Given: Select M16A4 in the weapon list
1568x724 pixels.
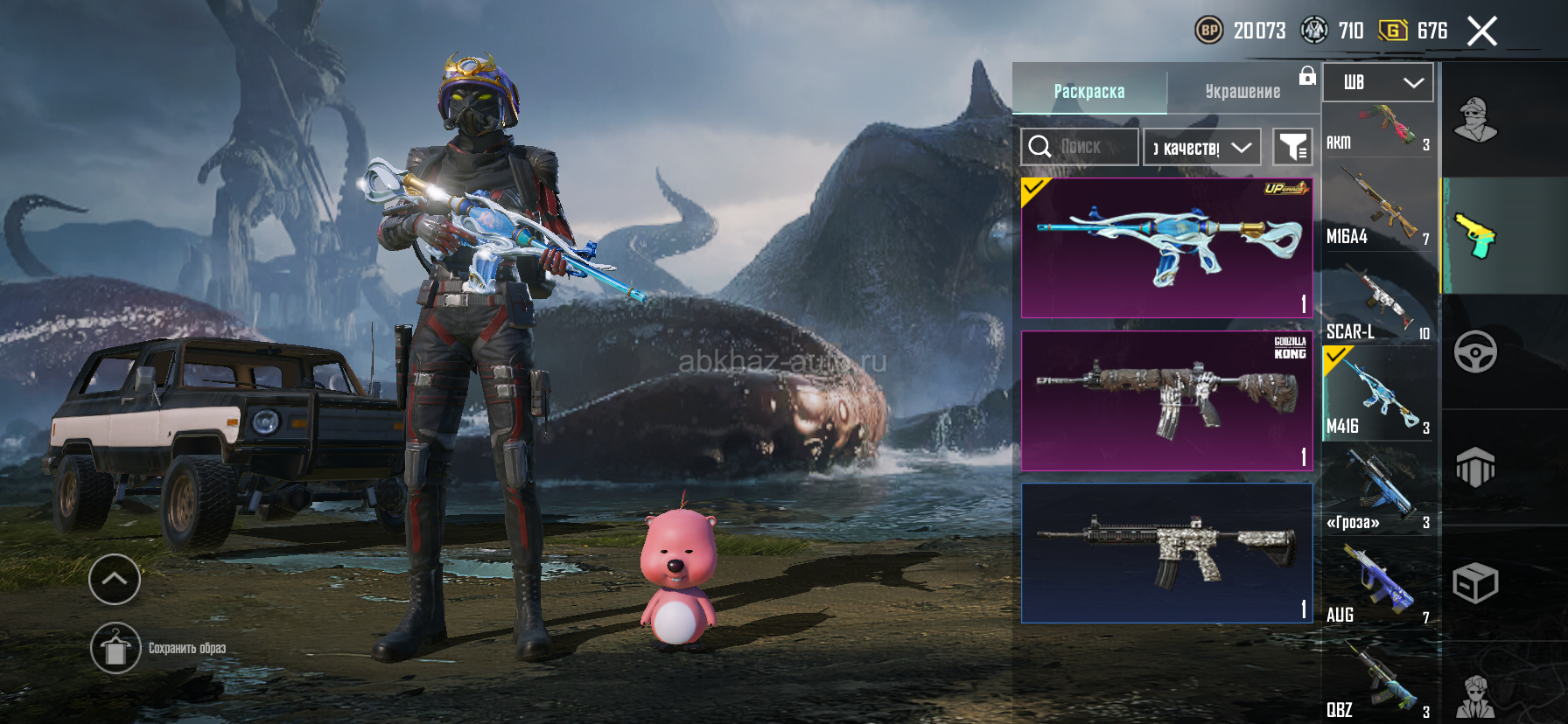Looking at the screenshot, I should pyautogui.click(x=1378, y=210).
